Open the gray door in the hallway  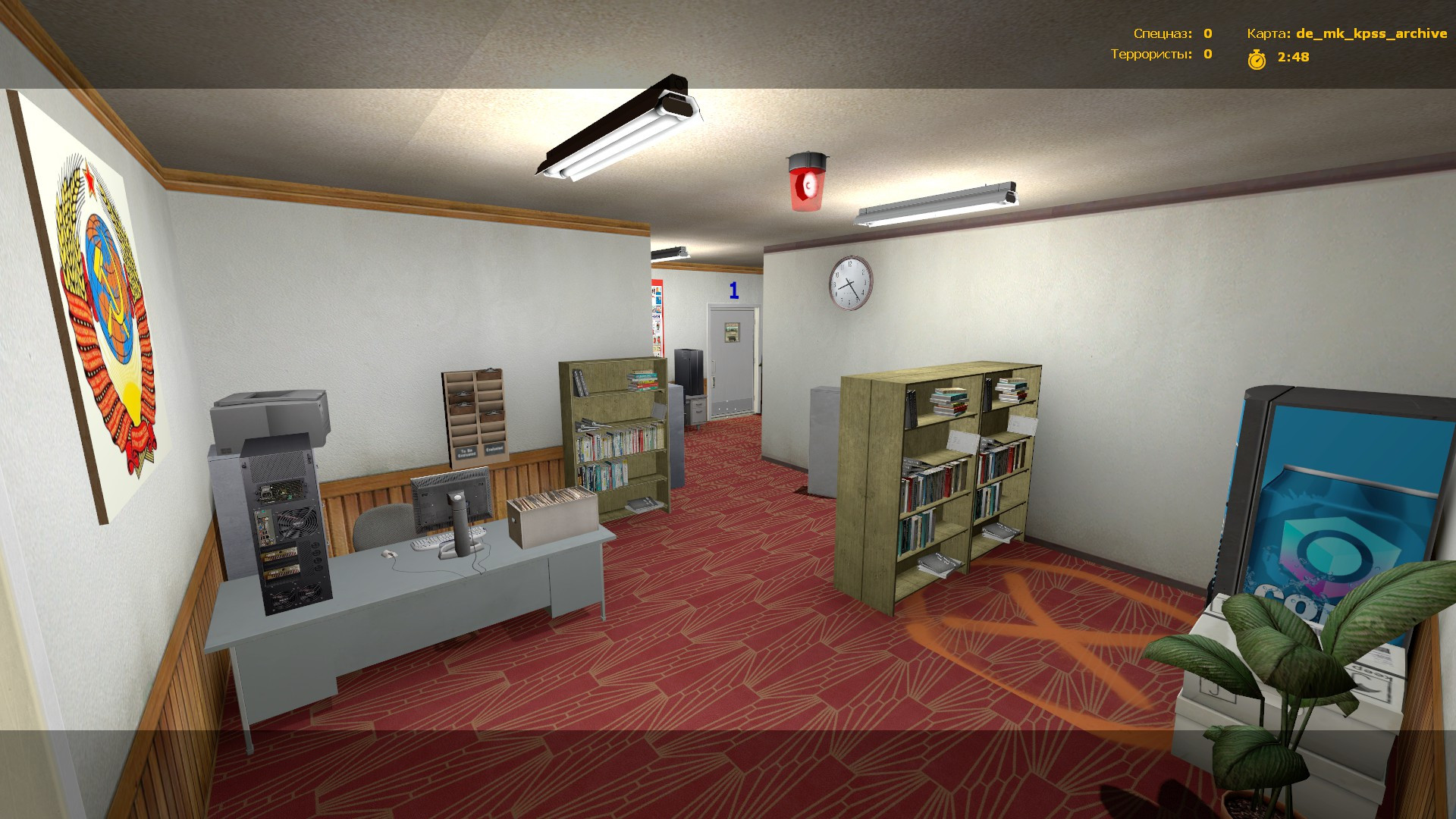click(732, 356)
